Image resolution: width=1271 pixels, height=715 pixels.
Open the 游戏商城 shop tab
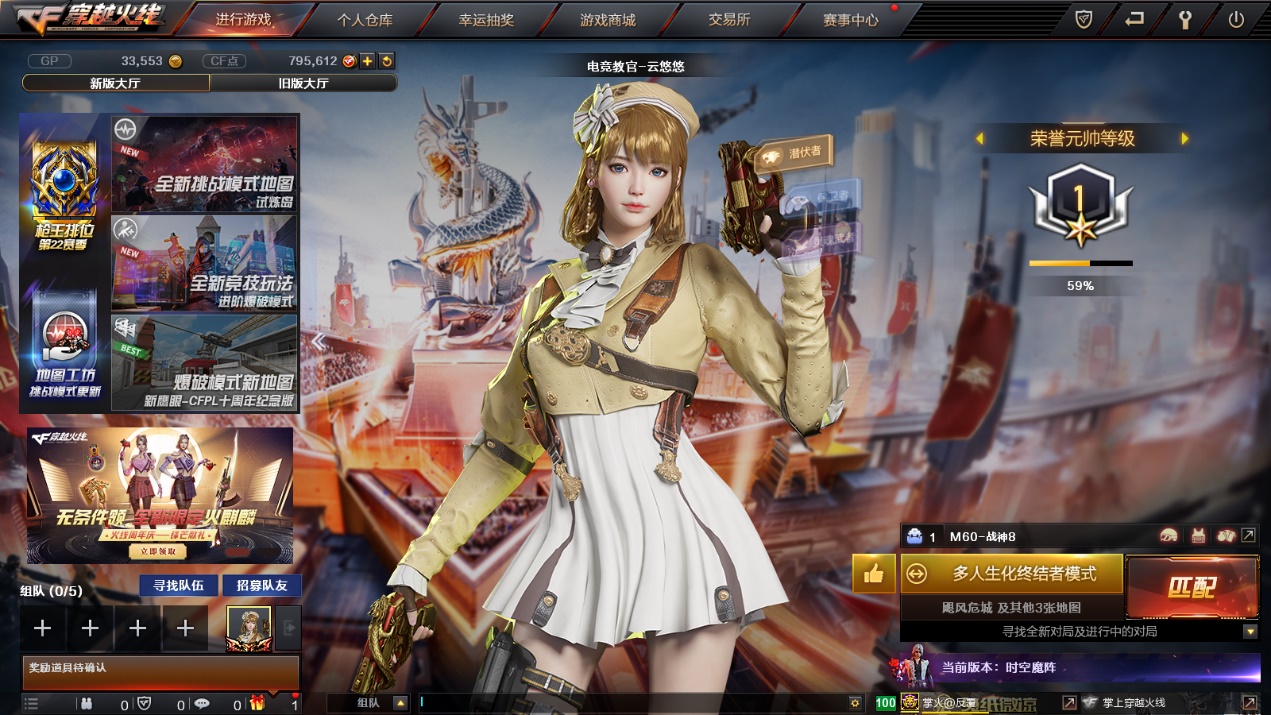pyautogui.click(x=607, y=19)
